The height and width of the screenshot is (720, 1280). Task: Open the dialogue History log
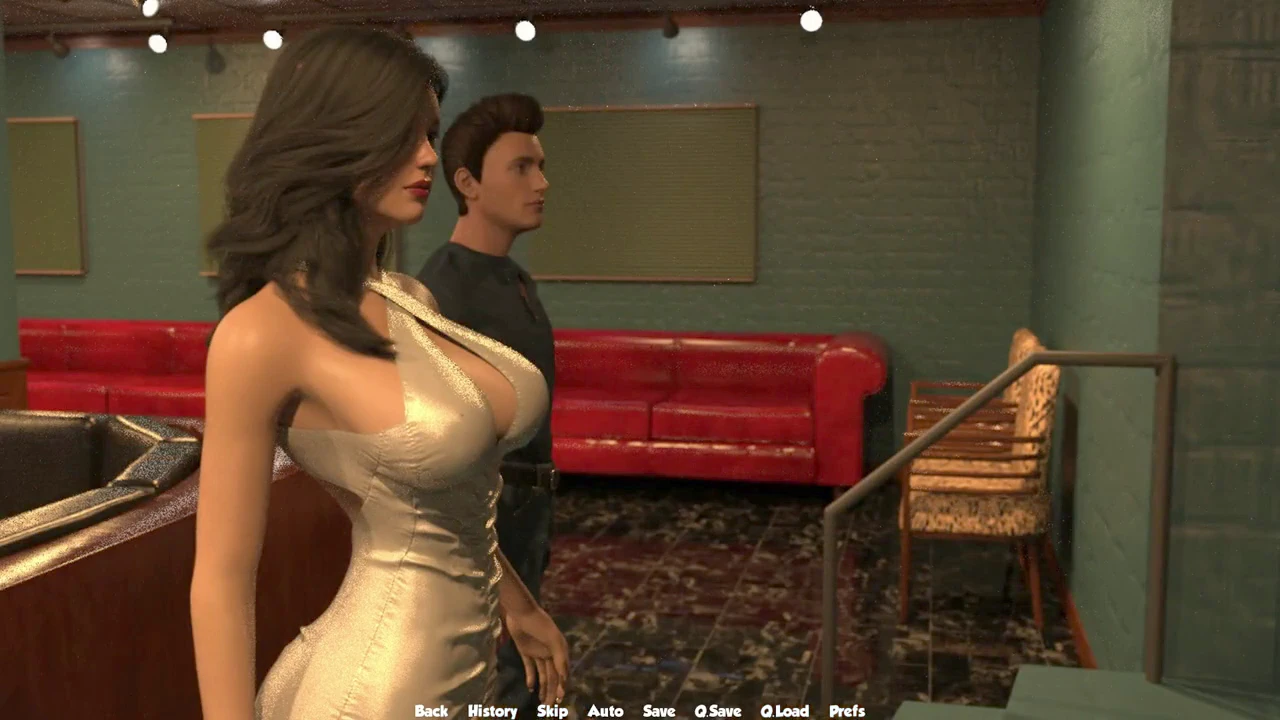[x=492, y=711]
